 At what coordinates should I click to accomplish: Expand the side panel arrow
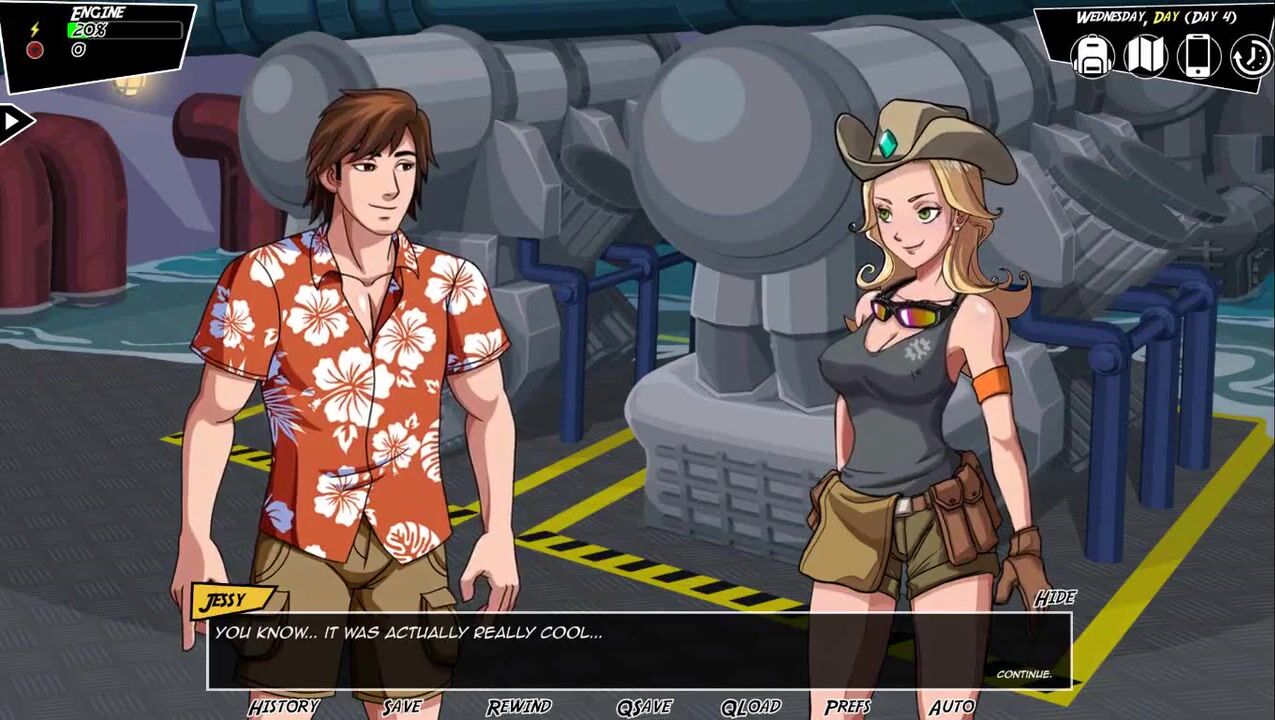(13, 123)
